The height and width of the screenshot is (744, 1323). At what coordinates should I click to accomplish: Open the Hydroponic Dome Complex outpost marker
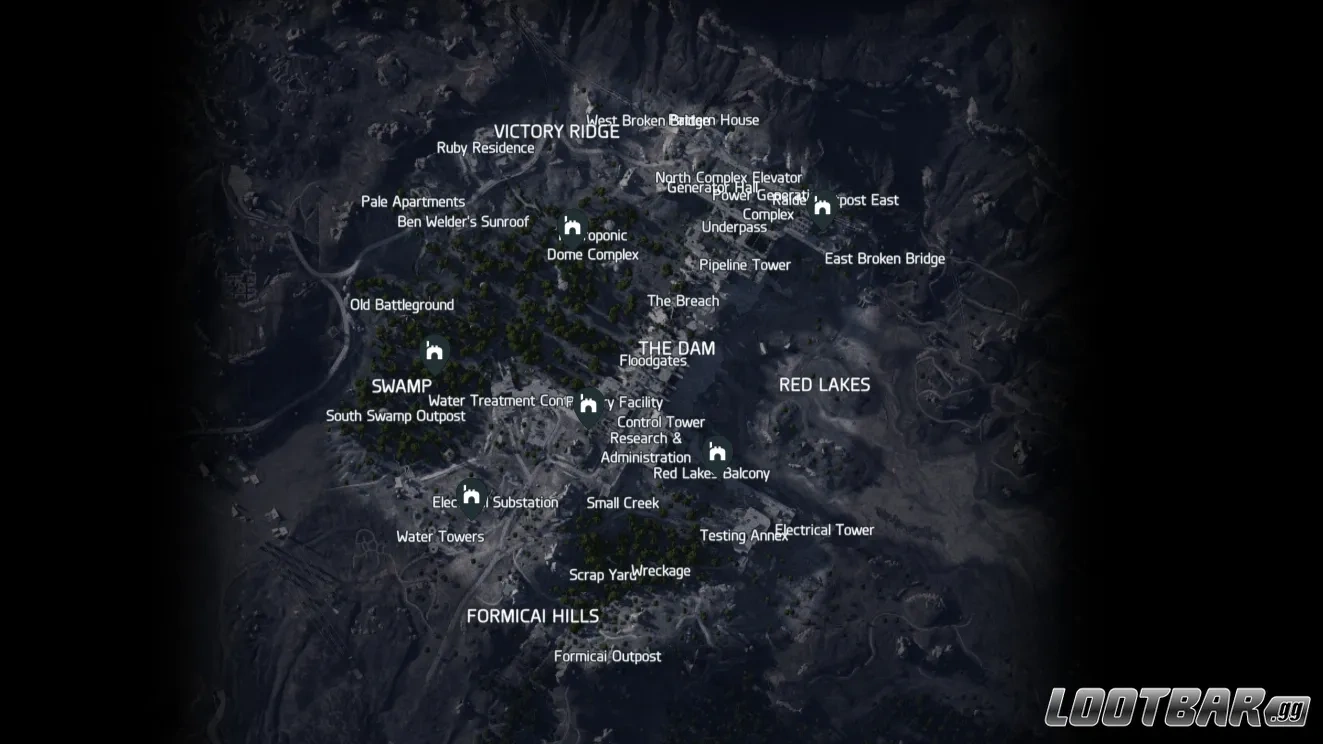[571, 228]
